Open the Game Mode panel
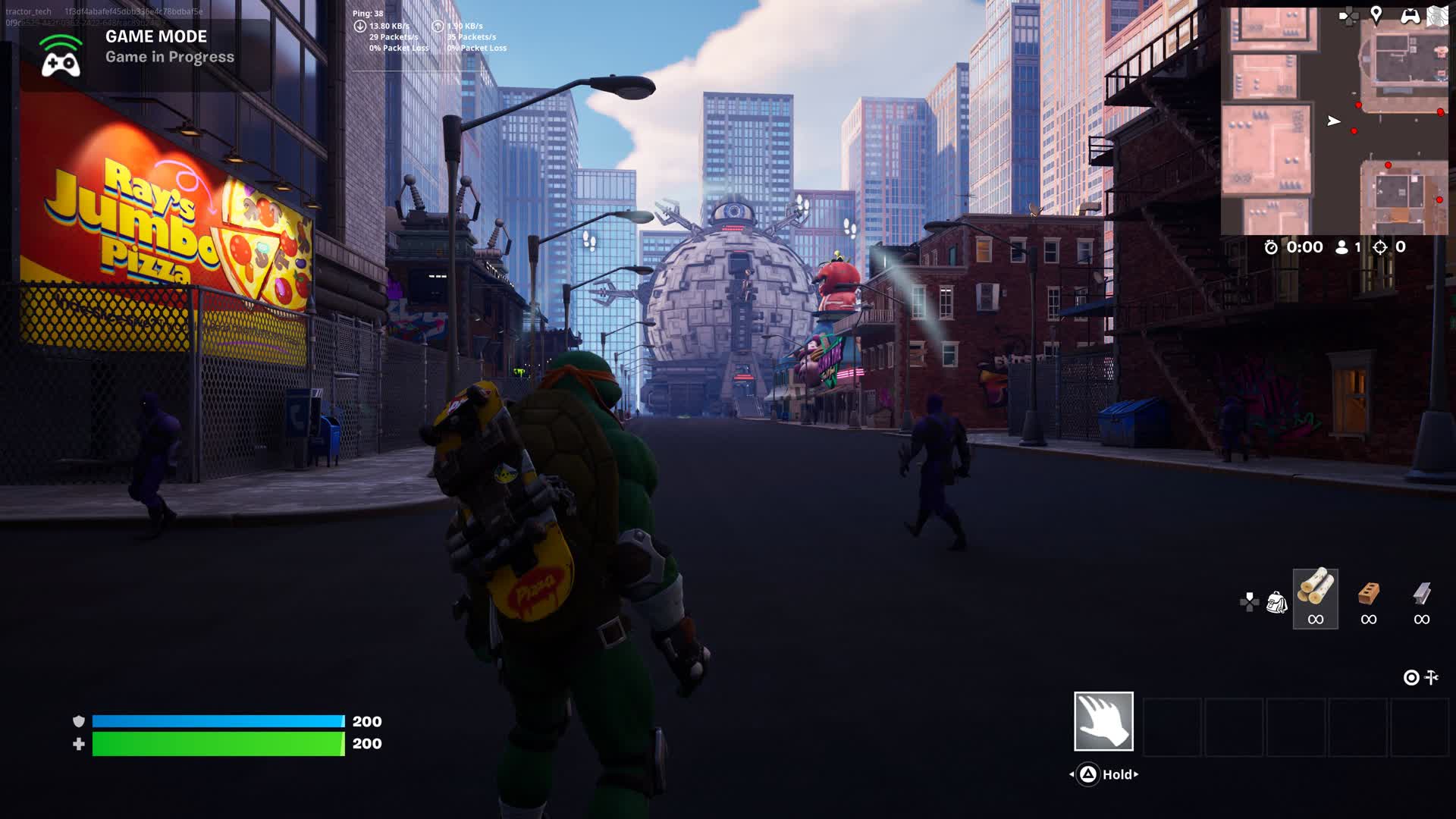Image resolution: width=1456 pixels, height=819 pixels. click(x=140, y=47)
